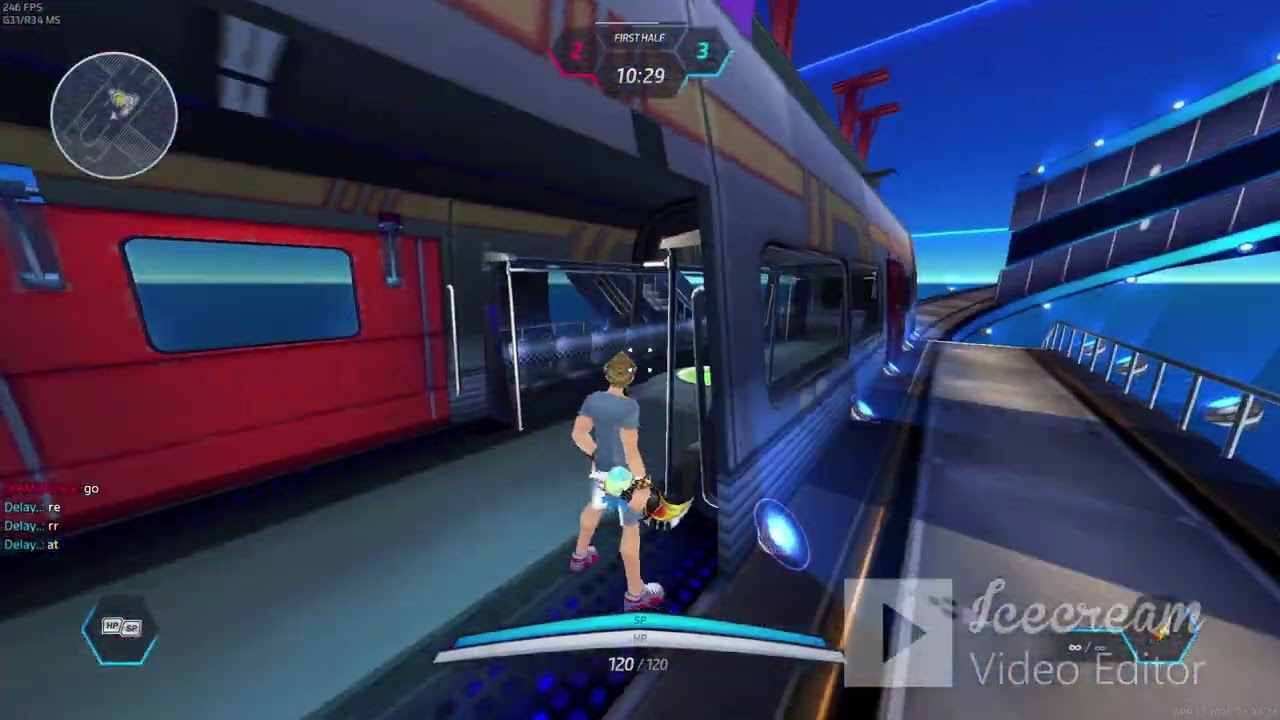Viewport: 1280px width, 720px height.
Task: Select the HP/SP hexagon icon
Action: coord(120,629)
